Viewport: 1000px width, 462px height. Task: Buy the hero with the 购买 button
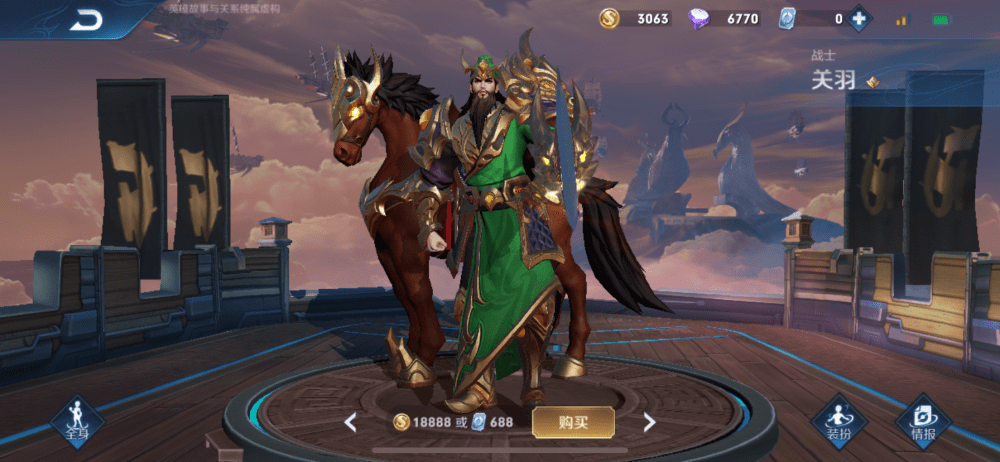pos(573,422)
